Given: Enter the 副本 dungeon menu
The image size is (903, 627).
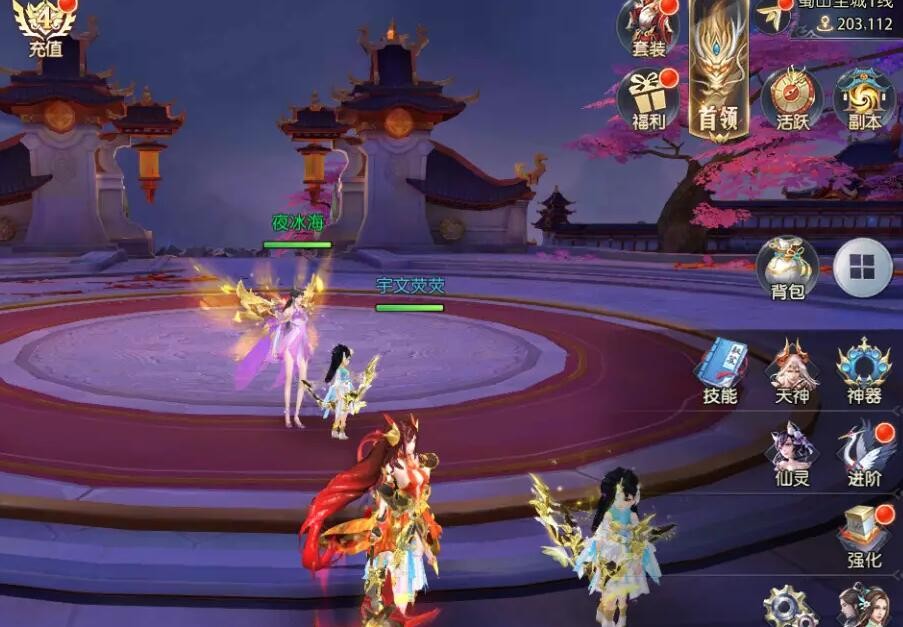Looking at the screenshot, I should [x=864, y=98].
